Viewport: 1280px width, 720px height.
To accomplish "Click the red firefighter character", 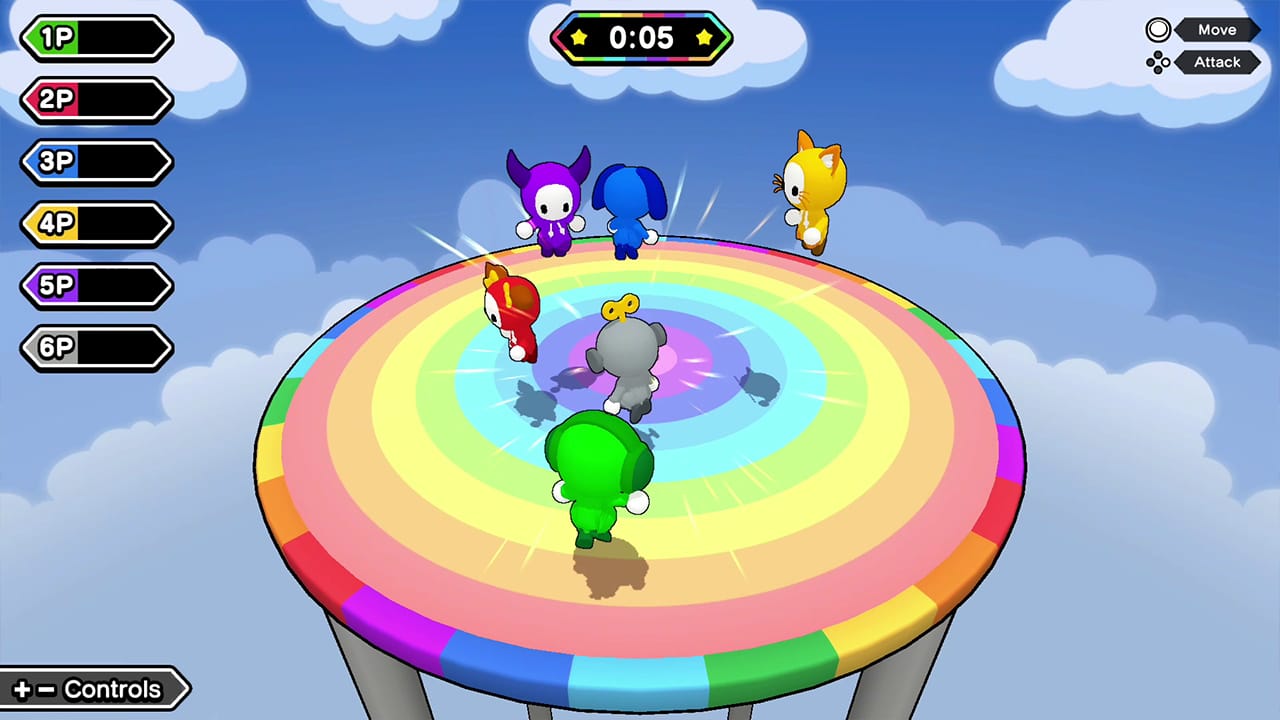I will [512, 313].
